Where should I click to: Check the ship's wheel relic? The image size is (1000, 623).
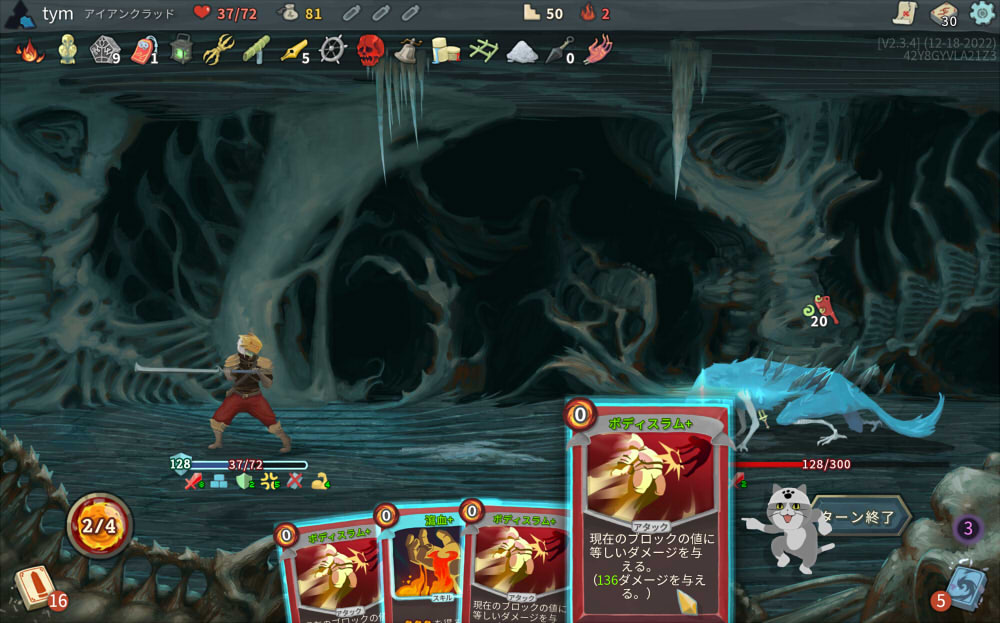point(332,49)
